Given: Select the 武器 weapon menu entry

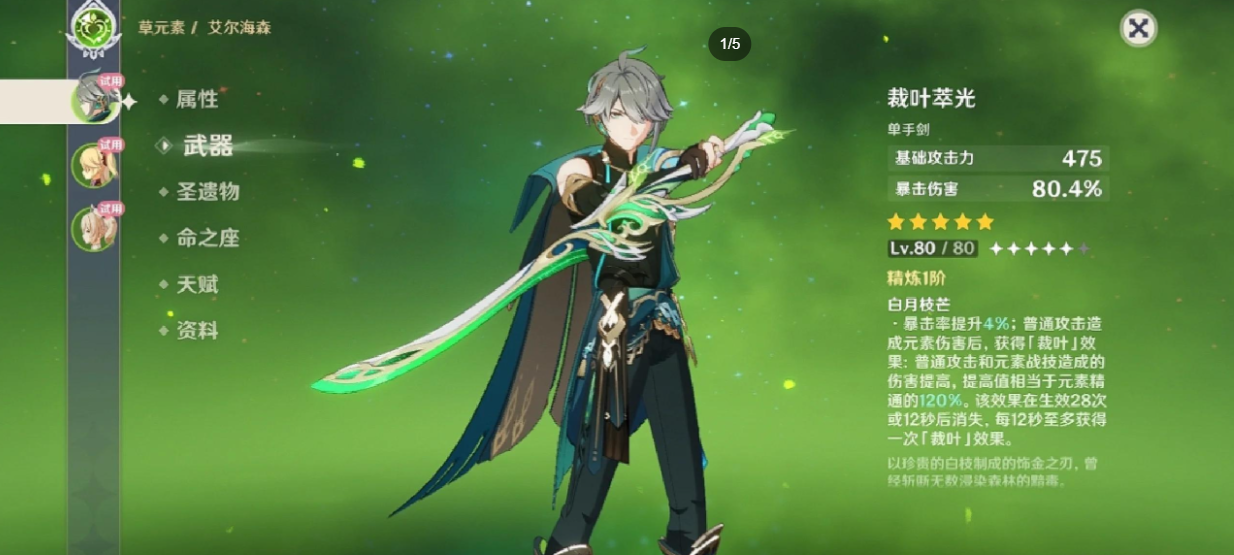Looking at the screenshot, I should 207,146.
